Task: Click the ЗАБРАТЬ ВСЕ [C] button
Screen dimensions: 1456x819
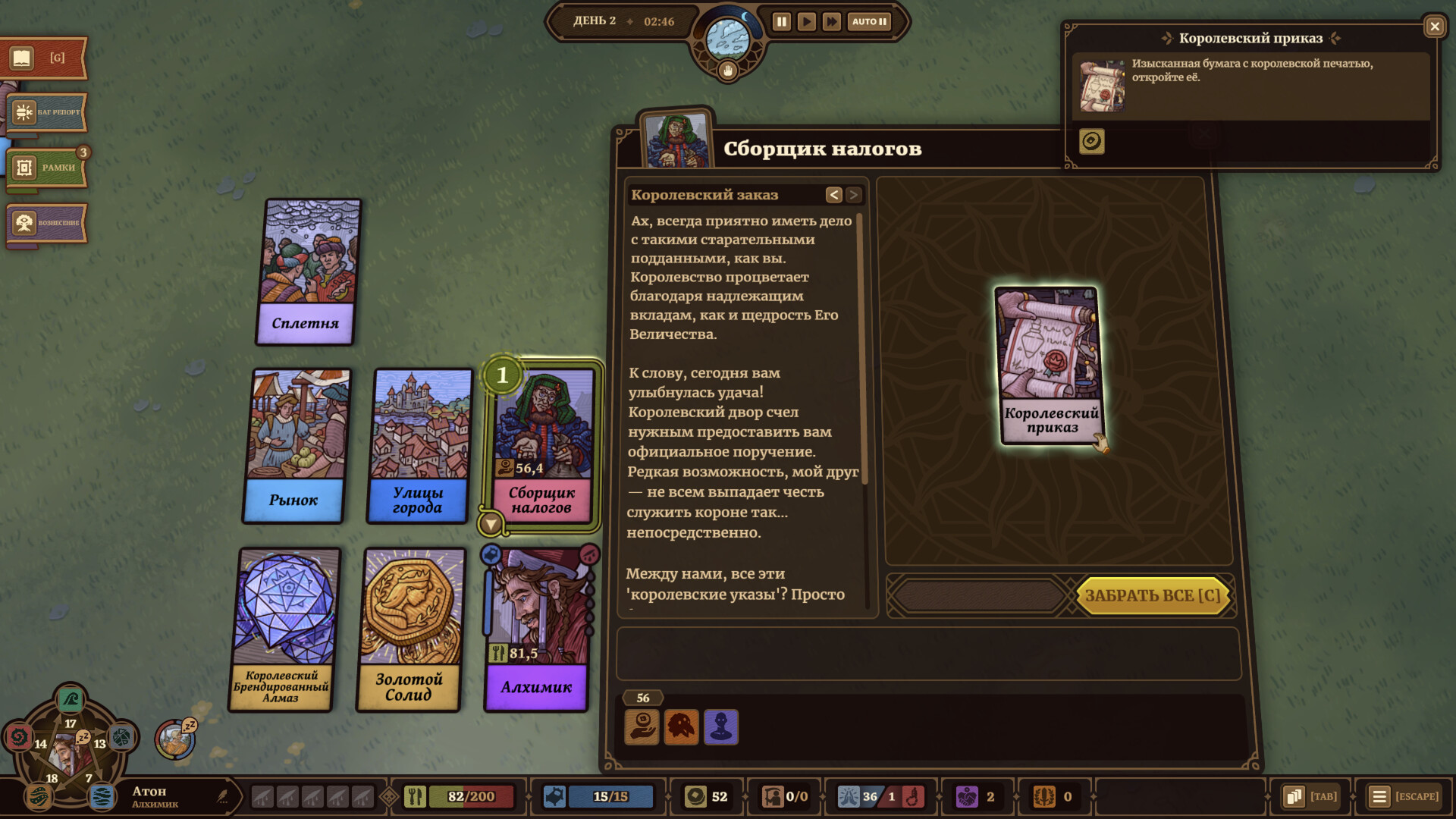Action: [x=1152, y=596]
